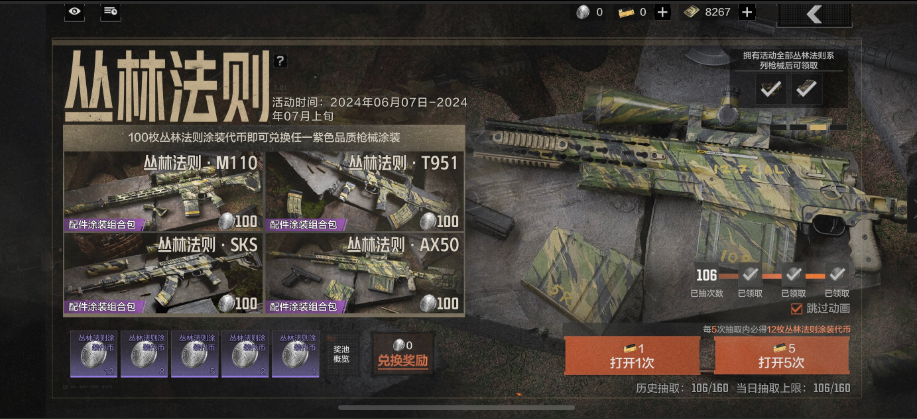Open the help question mark beside 丛林法则
This screenshot has width=917, height=419.
280,61
